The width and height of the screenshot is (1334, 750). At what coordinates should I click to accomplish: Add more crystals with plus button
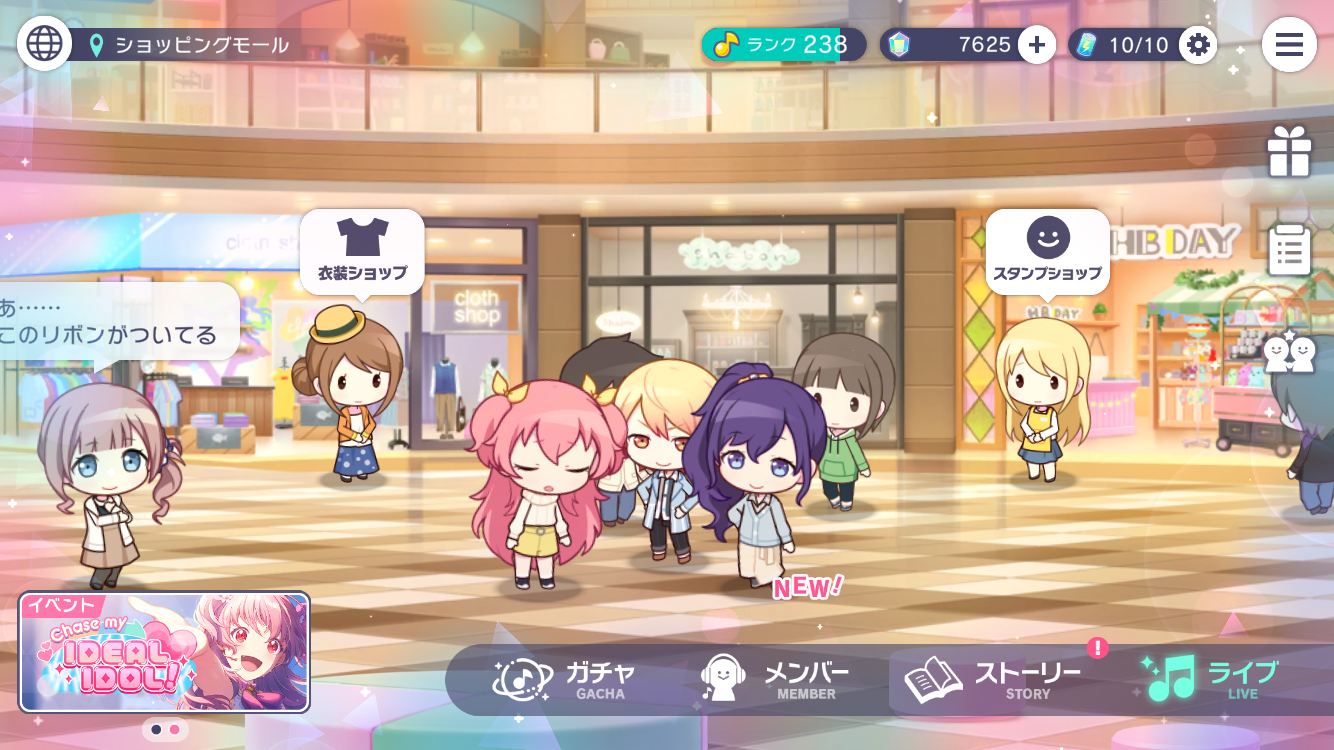click(x=1037, y=44)
